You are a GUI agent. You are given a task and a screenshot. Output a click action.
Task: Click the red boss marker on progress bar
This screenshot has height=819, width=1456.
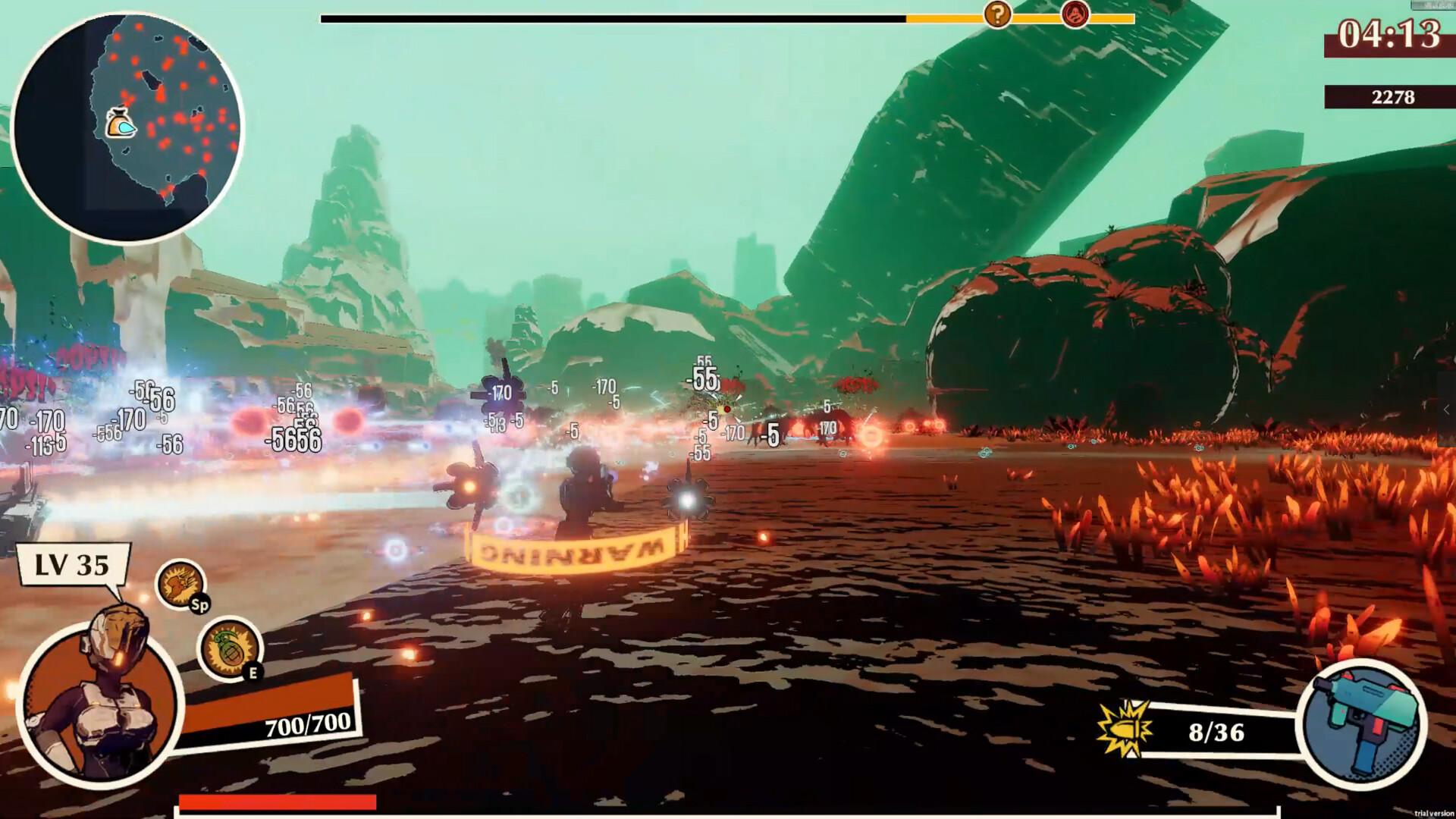1075,13
